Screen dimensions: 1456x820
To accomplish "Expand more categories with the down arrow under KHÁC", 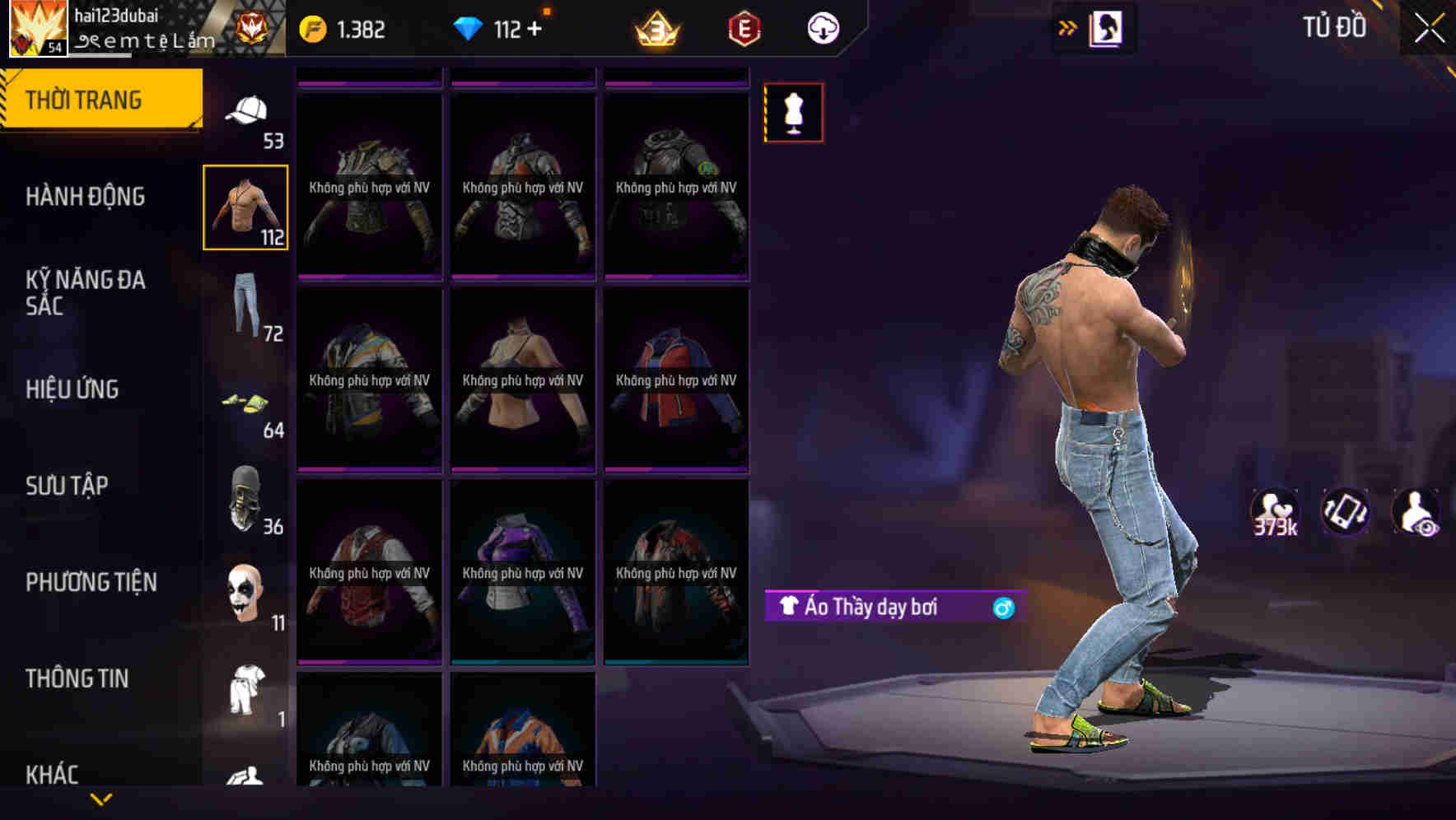I will pyautogui.click(x=102, y=800).
